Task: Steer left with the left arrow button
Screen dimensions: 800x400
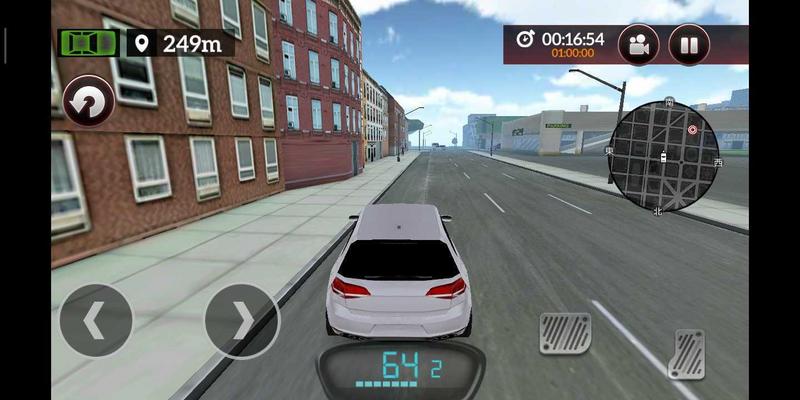Action: (x=95, y=321)
